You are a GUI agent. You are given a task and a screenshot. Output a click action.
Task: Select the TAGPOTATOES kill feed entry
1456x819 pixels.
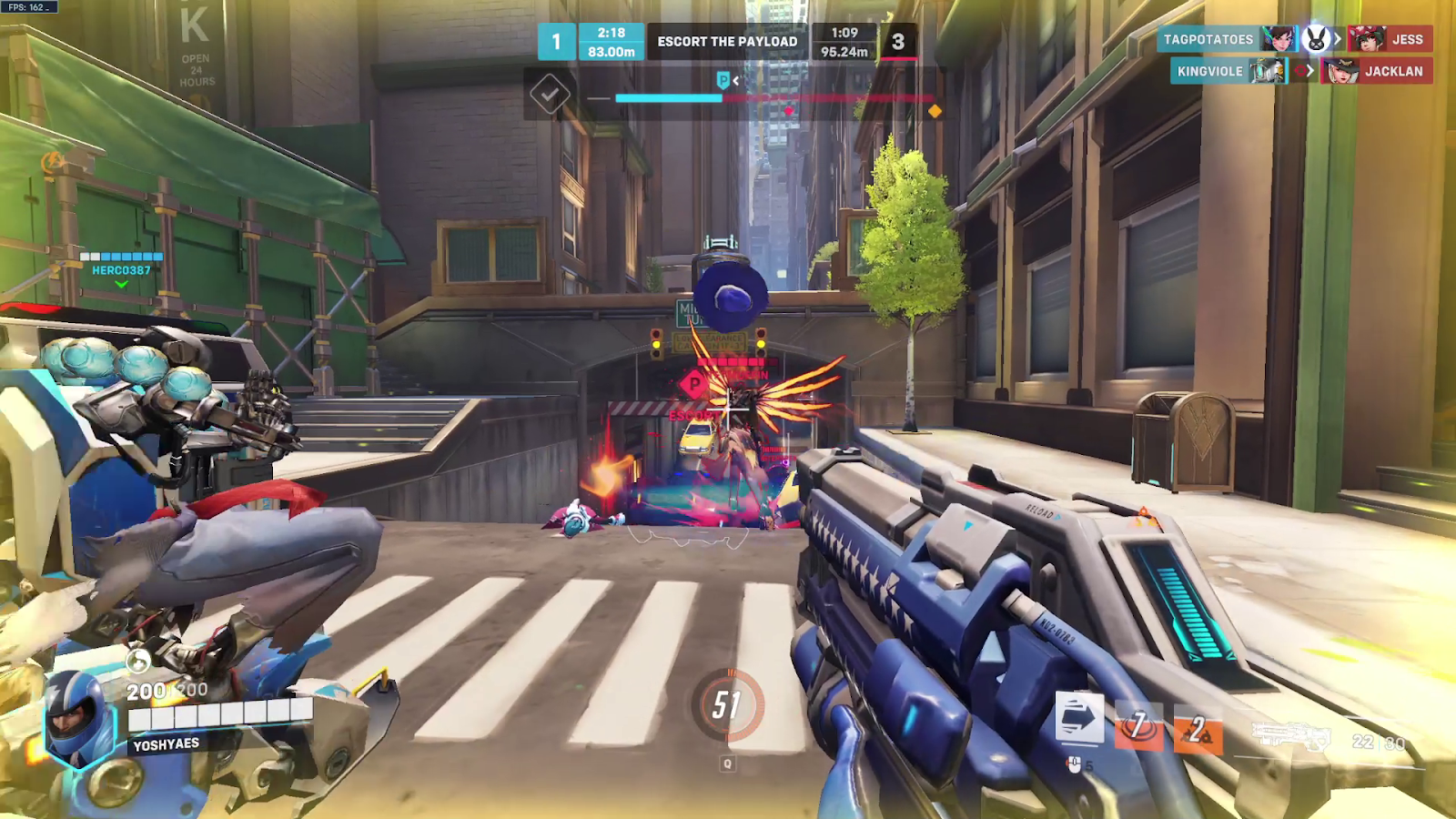coord(1208,39)
